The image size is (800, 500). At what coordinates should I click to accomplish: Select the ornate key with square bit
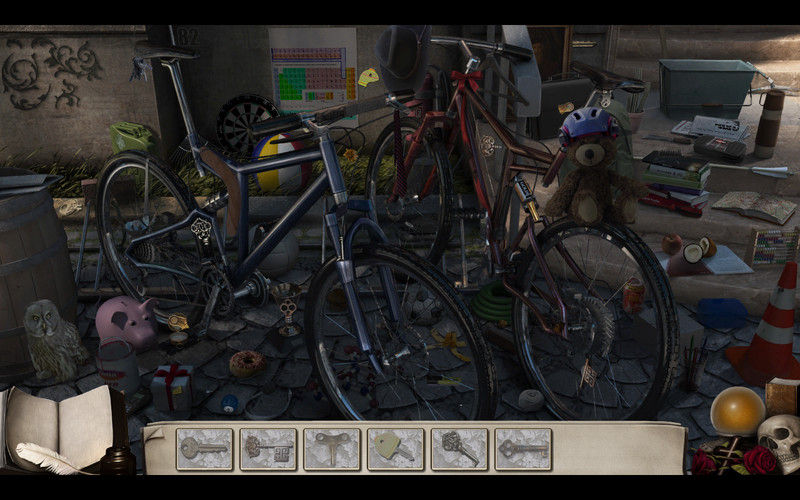(268, 449)
